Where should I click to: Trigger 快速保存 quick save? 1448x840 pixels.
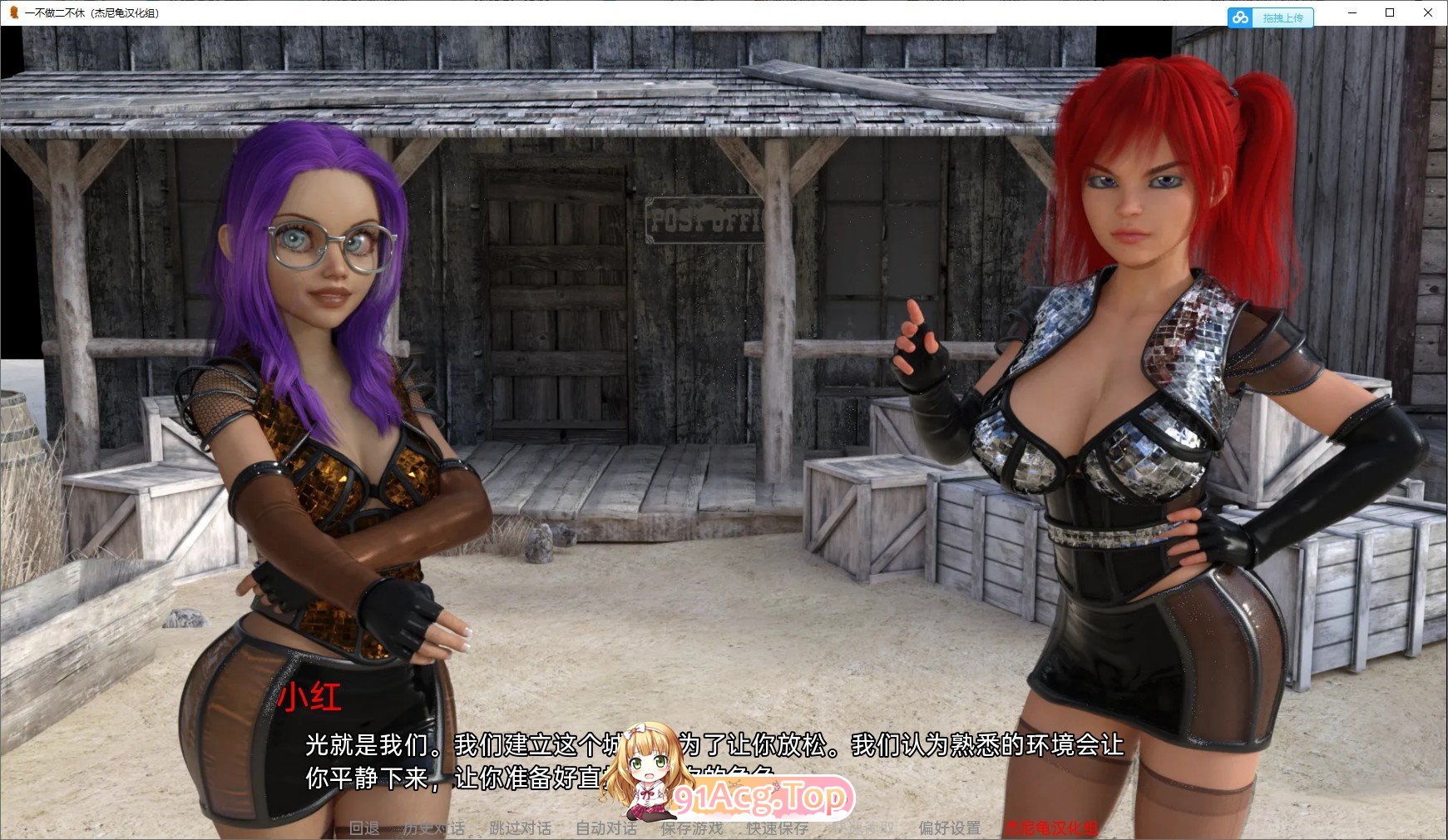775,829
